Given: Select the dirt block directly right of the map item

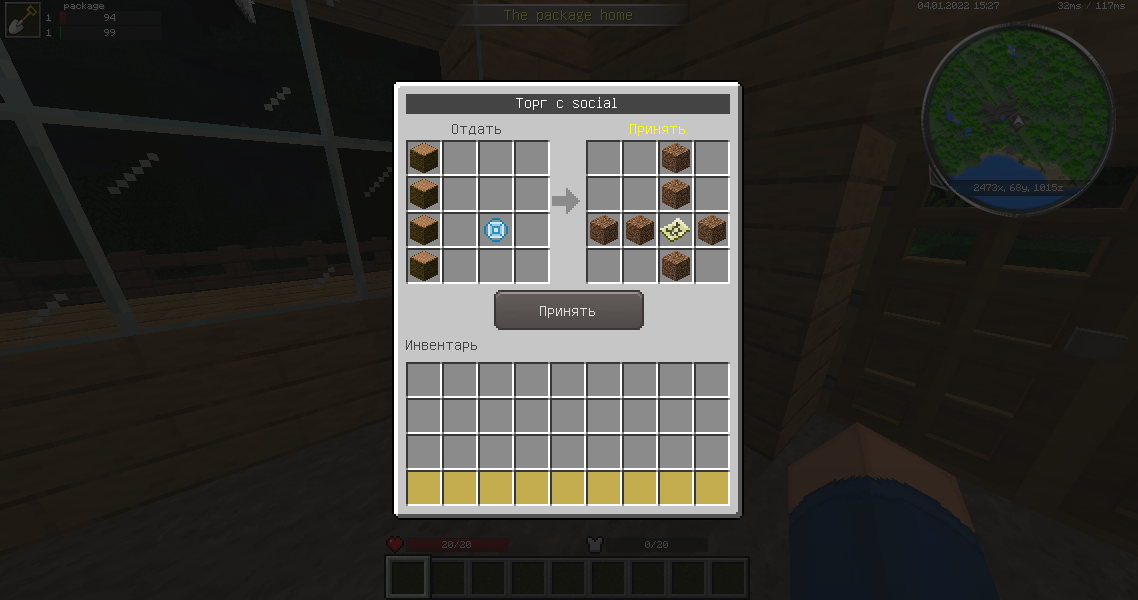Looking at the screenshot, I should pyautogui.click(x=712, y=230).
